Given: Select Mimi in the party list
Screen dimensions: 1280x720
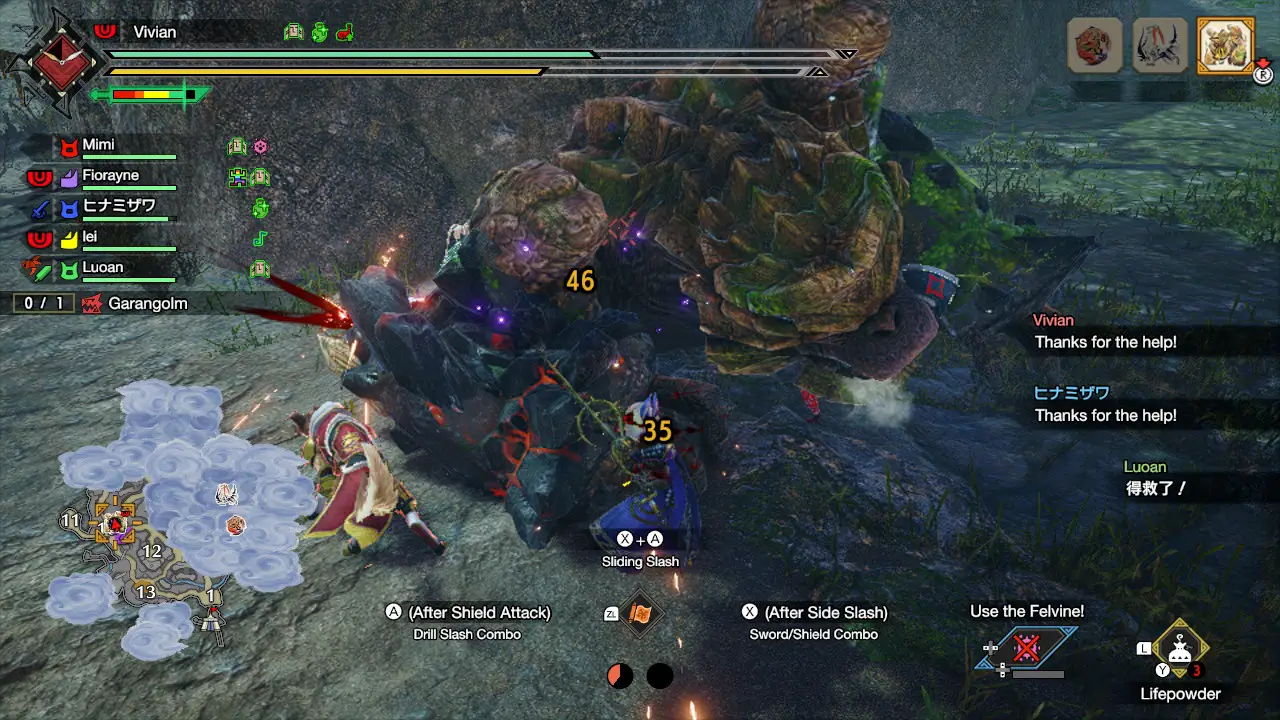Looking at the screenshot, I should [x=98, y=146].
